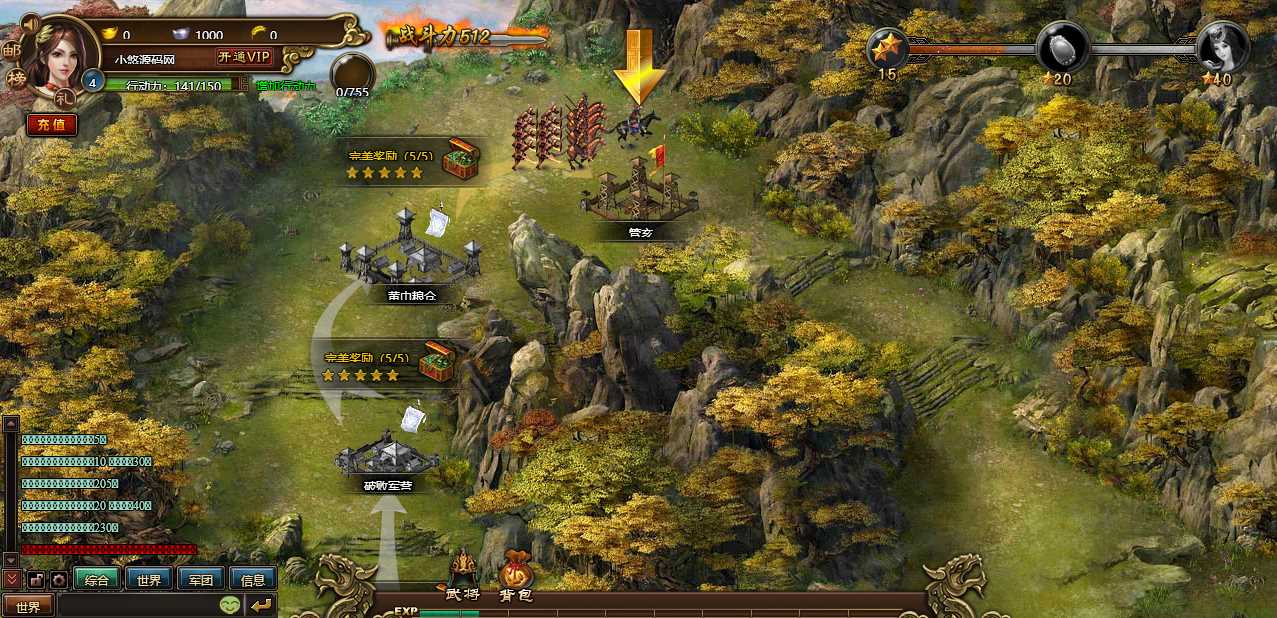Screen dimensions: 1277x618
Task: Open the 世界 channel selector beside chat input
Action: 28,605
